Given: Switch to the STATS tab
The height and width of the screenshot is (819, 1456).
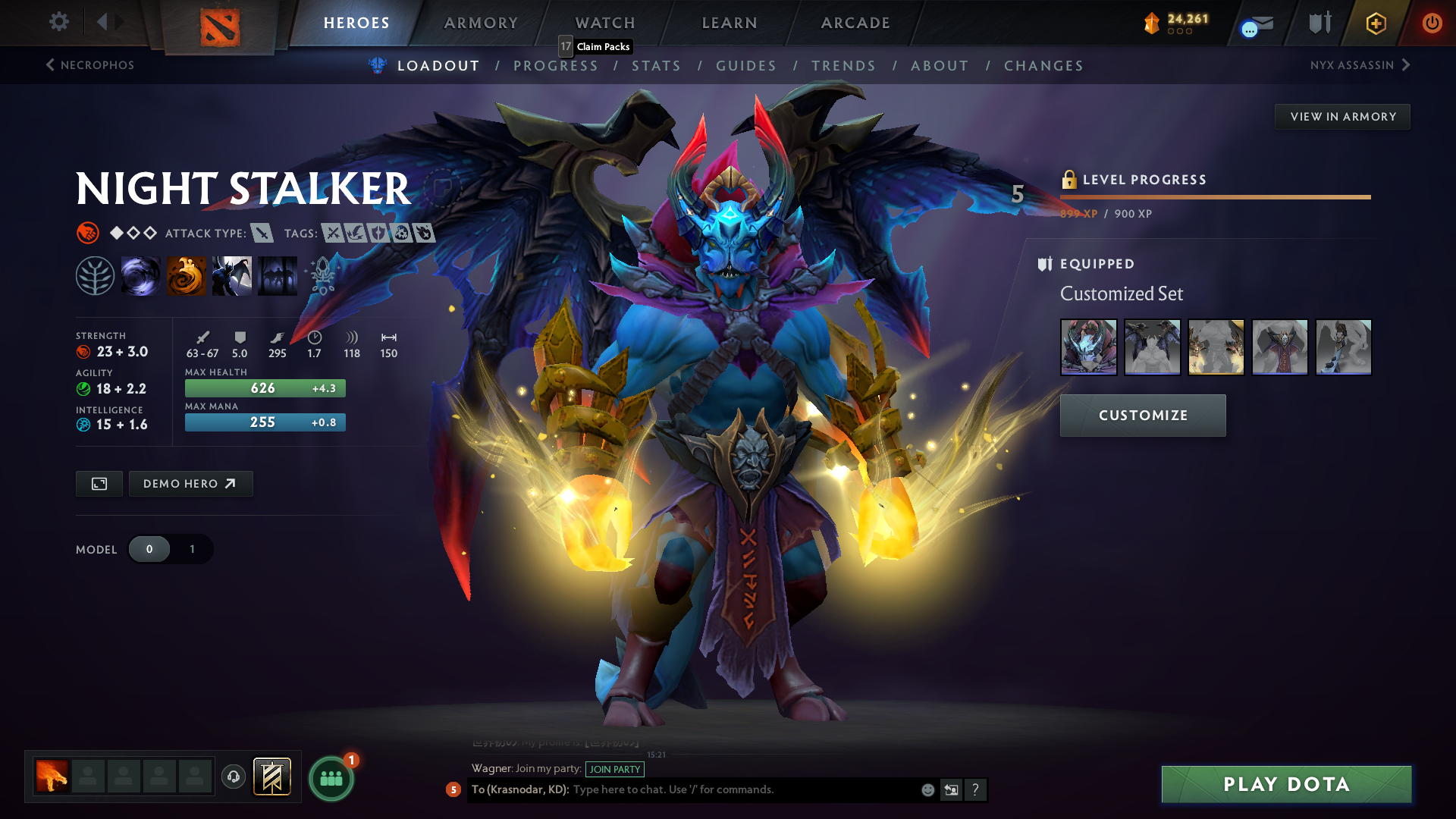Looking at the screenshot, I should (657, 65).
